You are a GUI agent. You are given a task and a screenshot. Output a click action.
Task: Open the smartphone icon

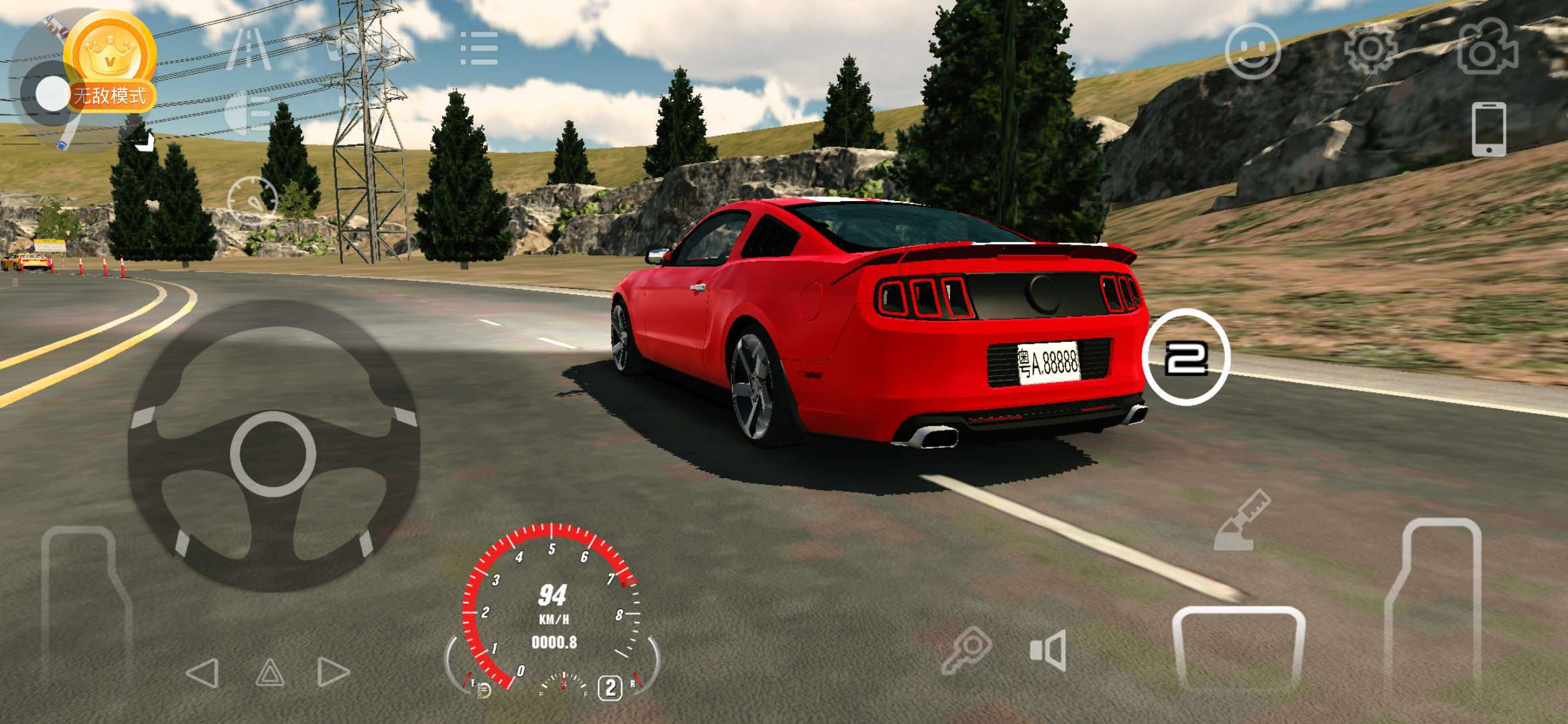[x=1488, y=129]
